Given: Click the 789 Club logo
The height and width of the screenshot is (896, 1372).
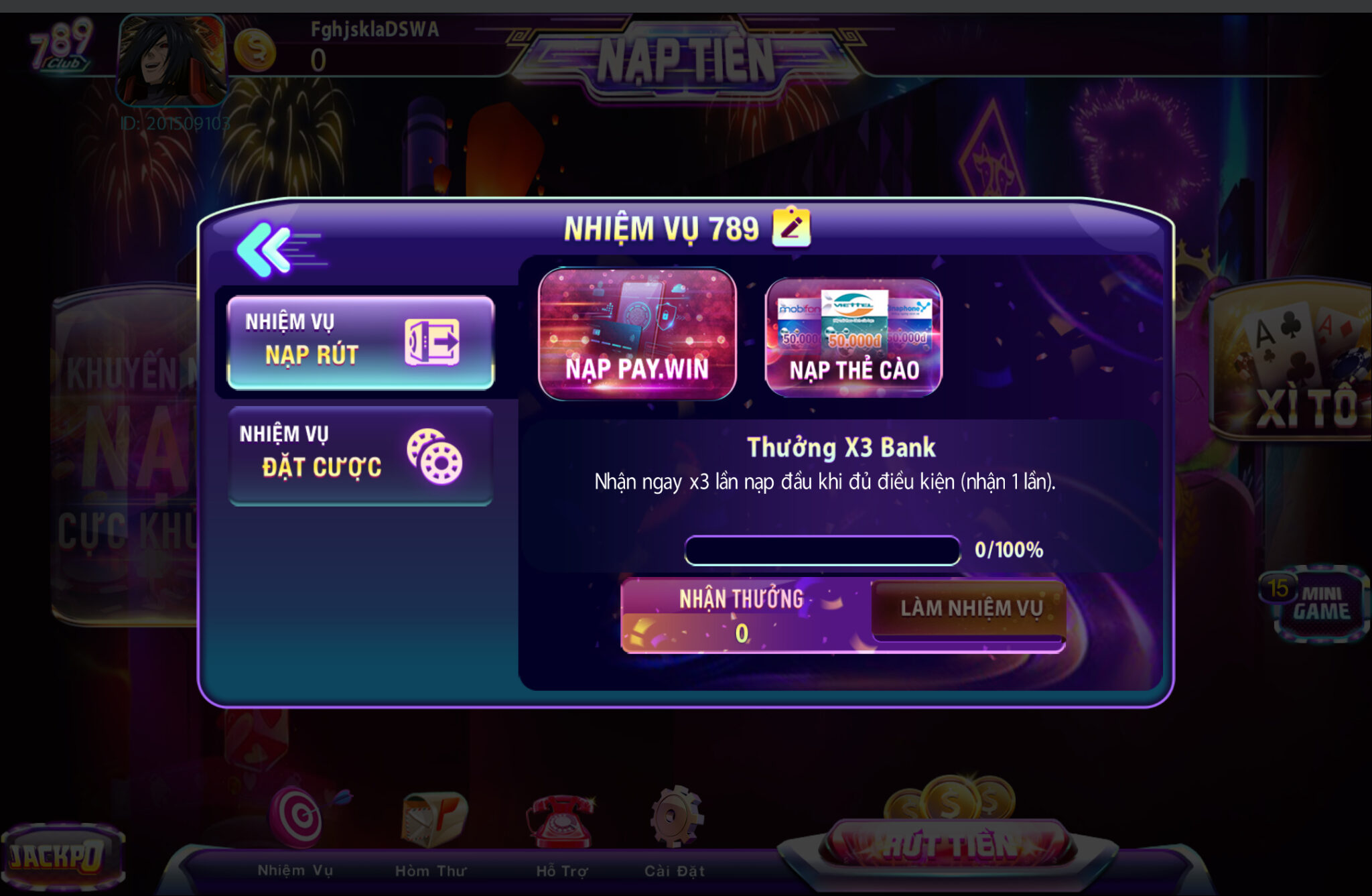Looking at the screenshot, I should pos(60,44).
